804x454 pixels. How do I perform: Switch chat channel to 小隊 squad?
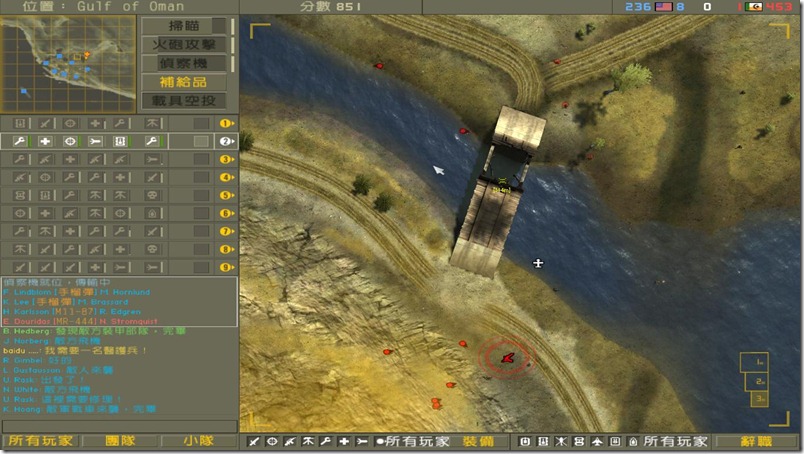click(x=198, y=440)
